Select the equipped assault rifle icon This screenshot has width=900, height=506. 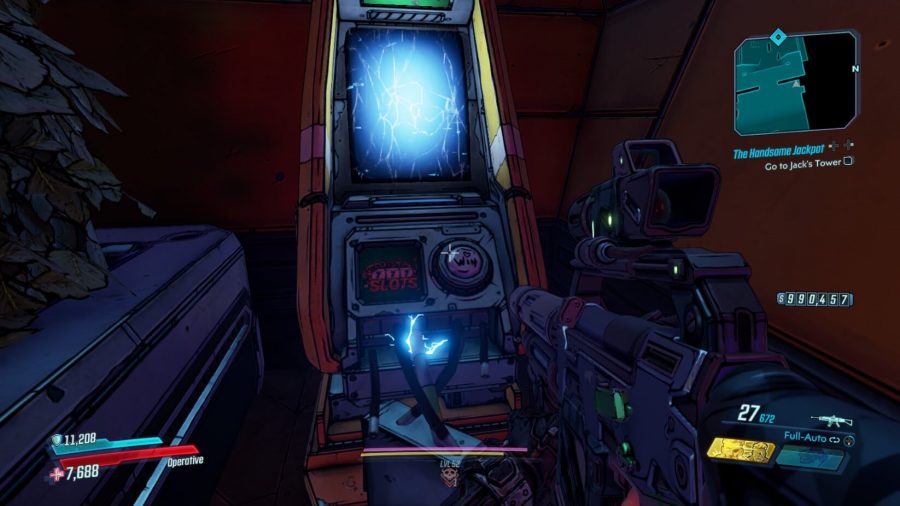coord(832,420)
